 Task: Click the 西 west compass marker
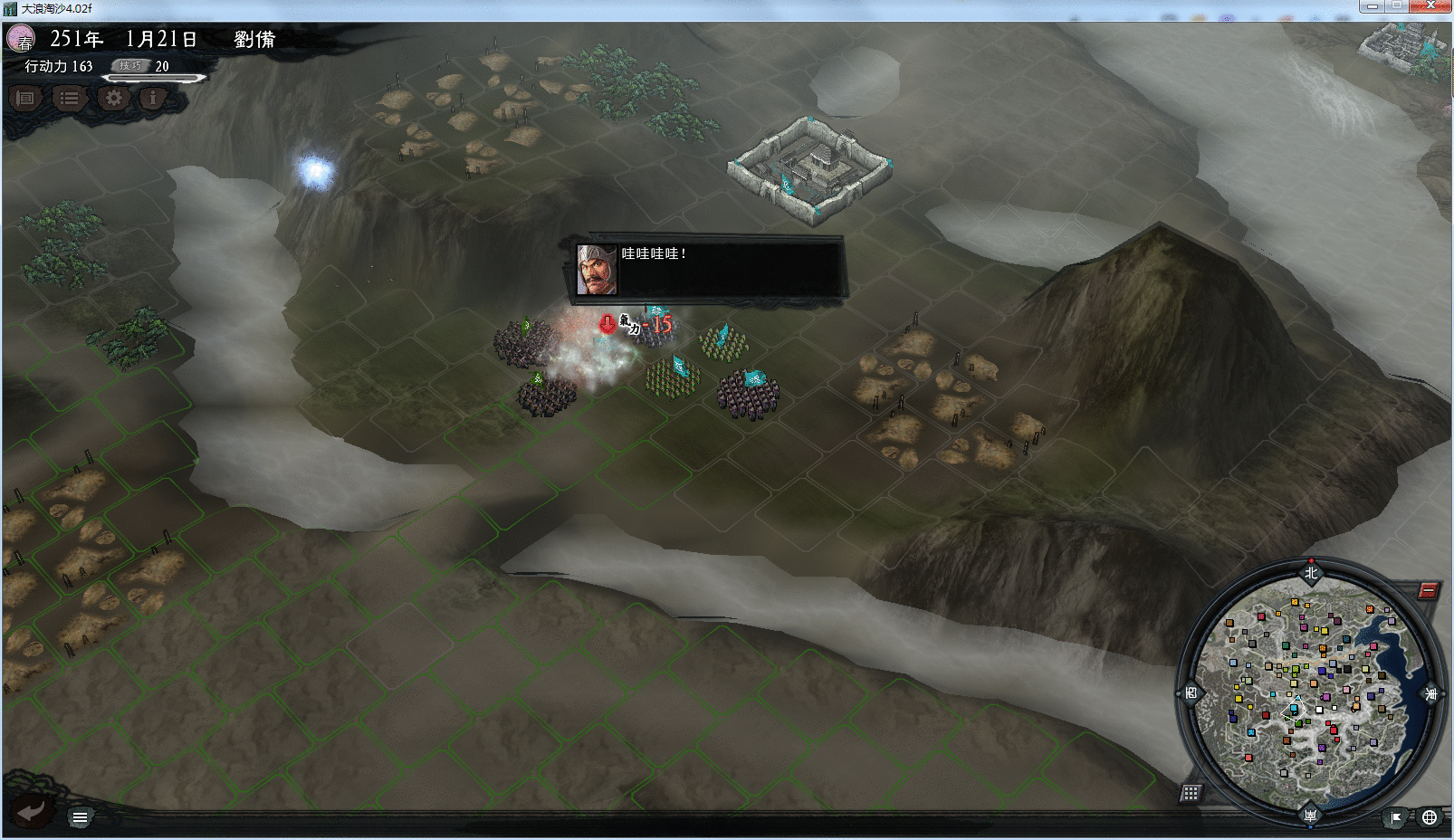pyautogui.click(x=1191, y=694)
